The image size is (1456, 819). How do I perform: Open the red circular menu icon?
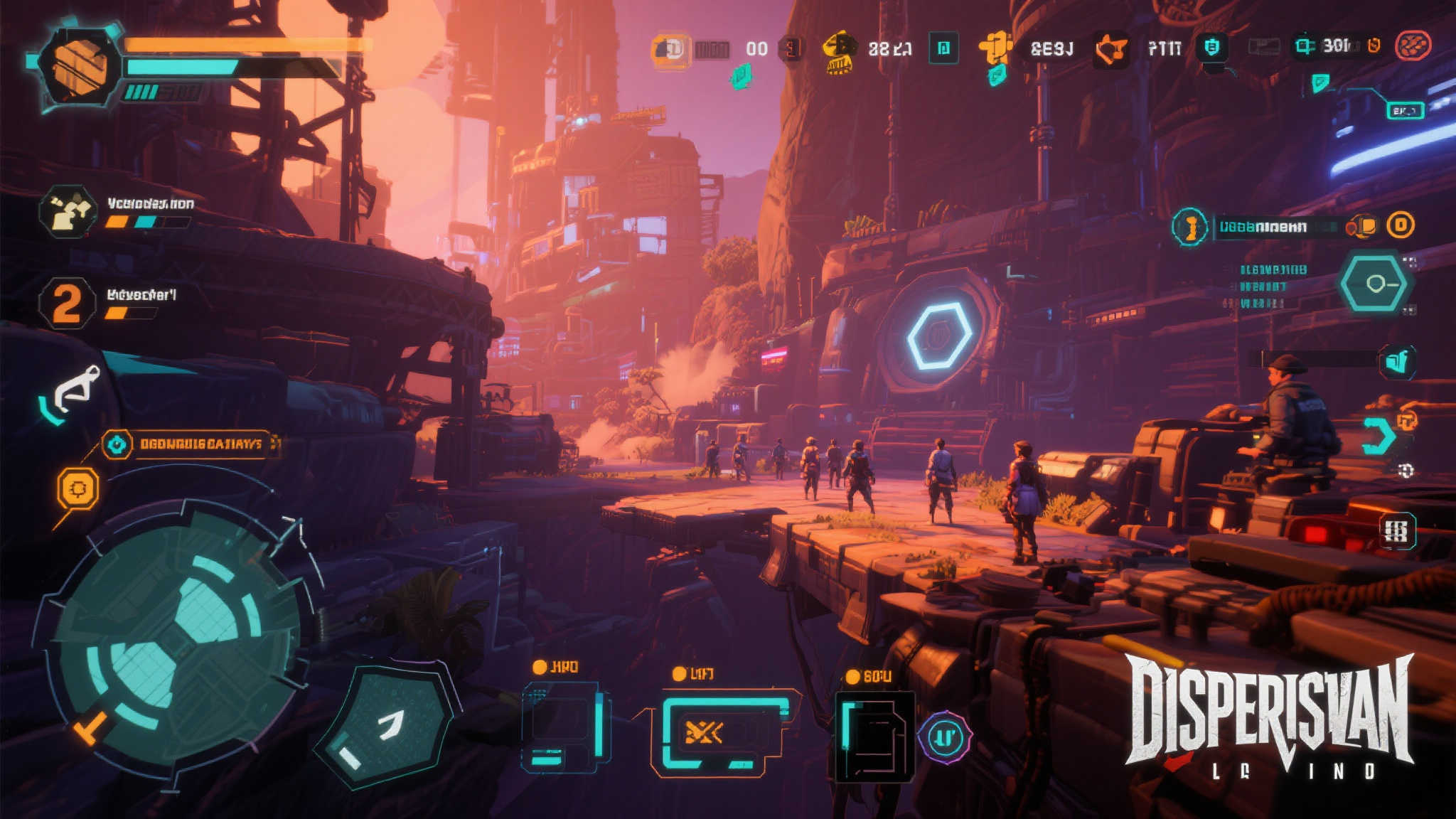point(1413,46)
